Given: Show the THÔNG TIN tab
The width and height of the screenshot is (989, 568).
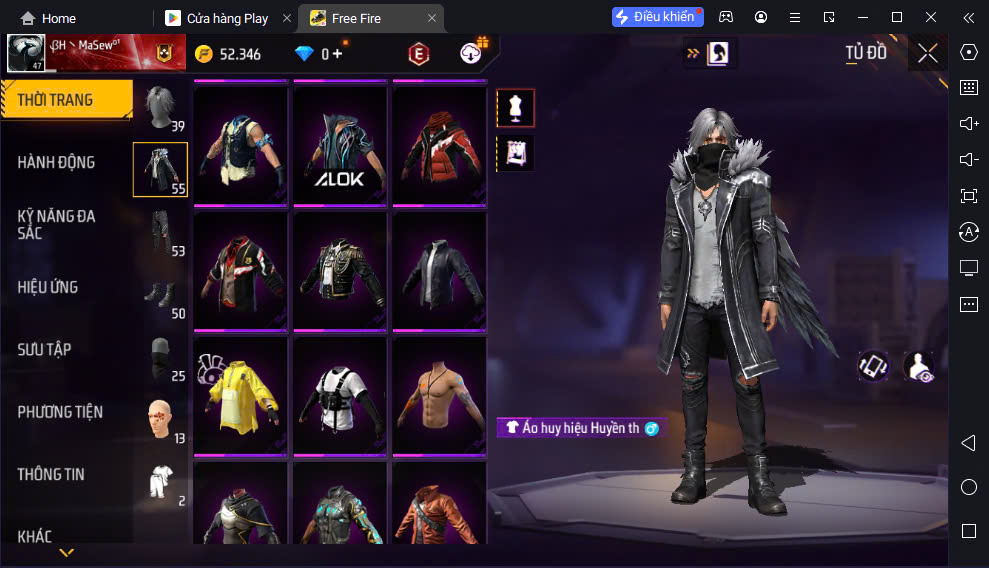Looking at the screenshot, I should tap(51, 474).
